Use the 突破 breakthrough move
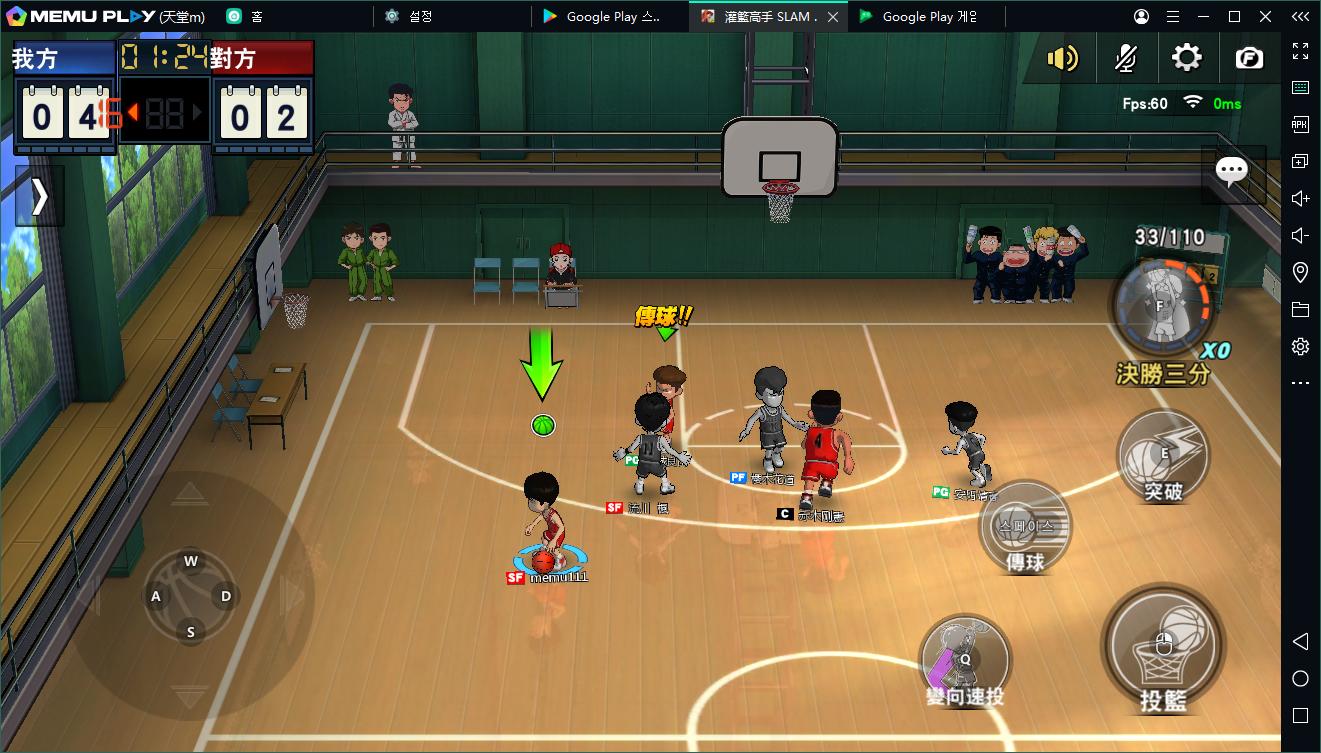Viewport: 1321px width, 753px height. 1163,456
